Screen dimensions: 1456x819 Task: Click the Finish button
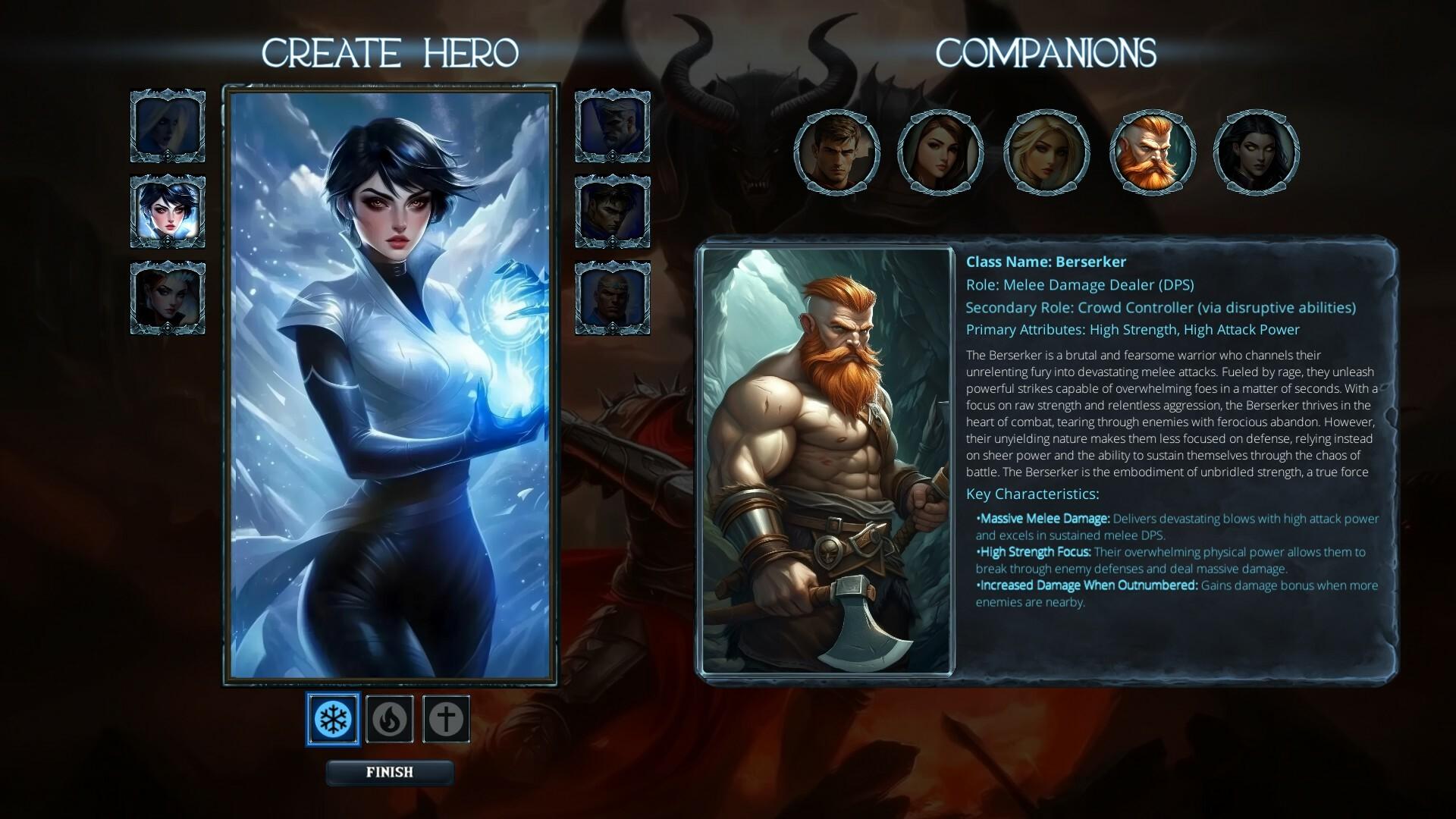point(389,773)
